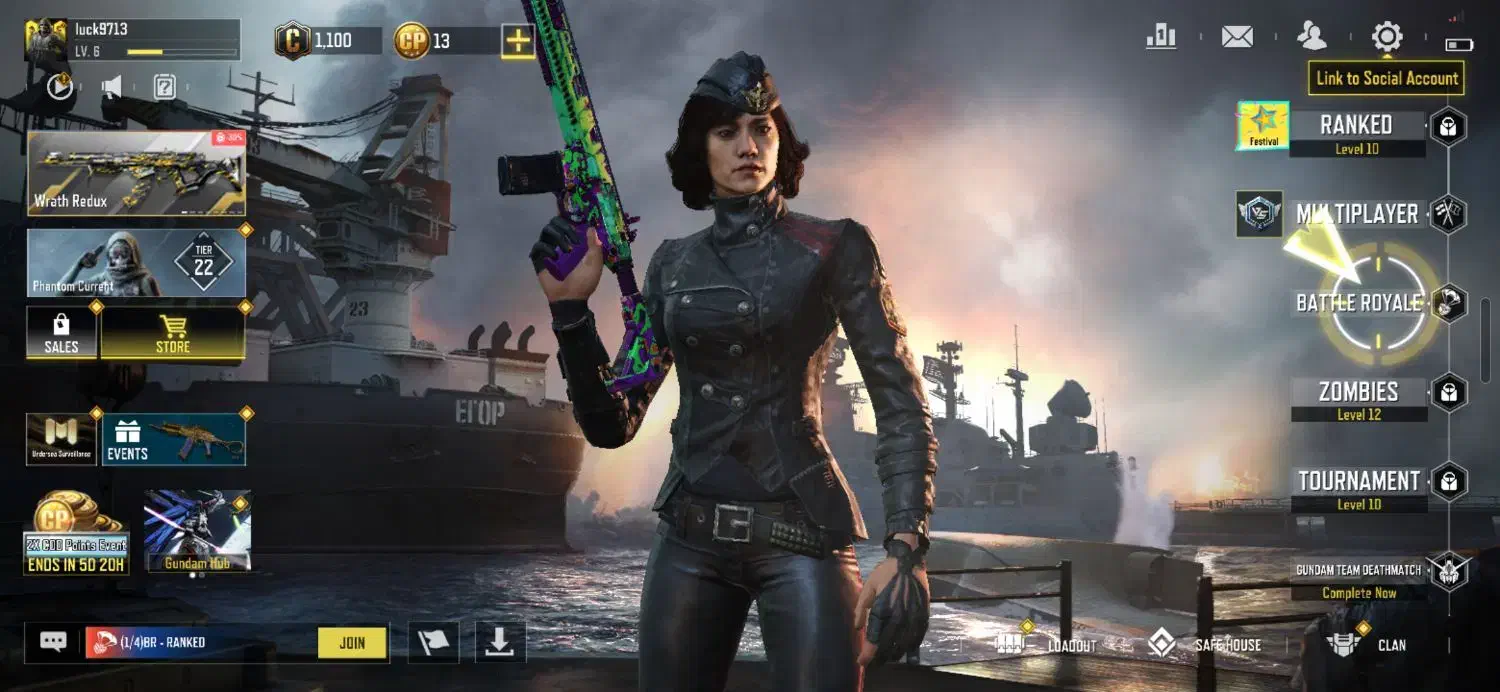Viewport: 1500px width, 692px height.
Task: Select the Multiplayer mode
Action: click(1356, 214)
